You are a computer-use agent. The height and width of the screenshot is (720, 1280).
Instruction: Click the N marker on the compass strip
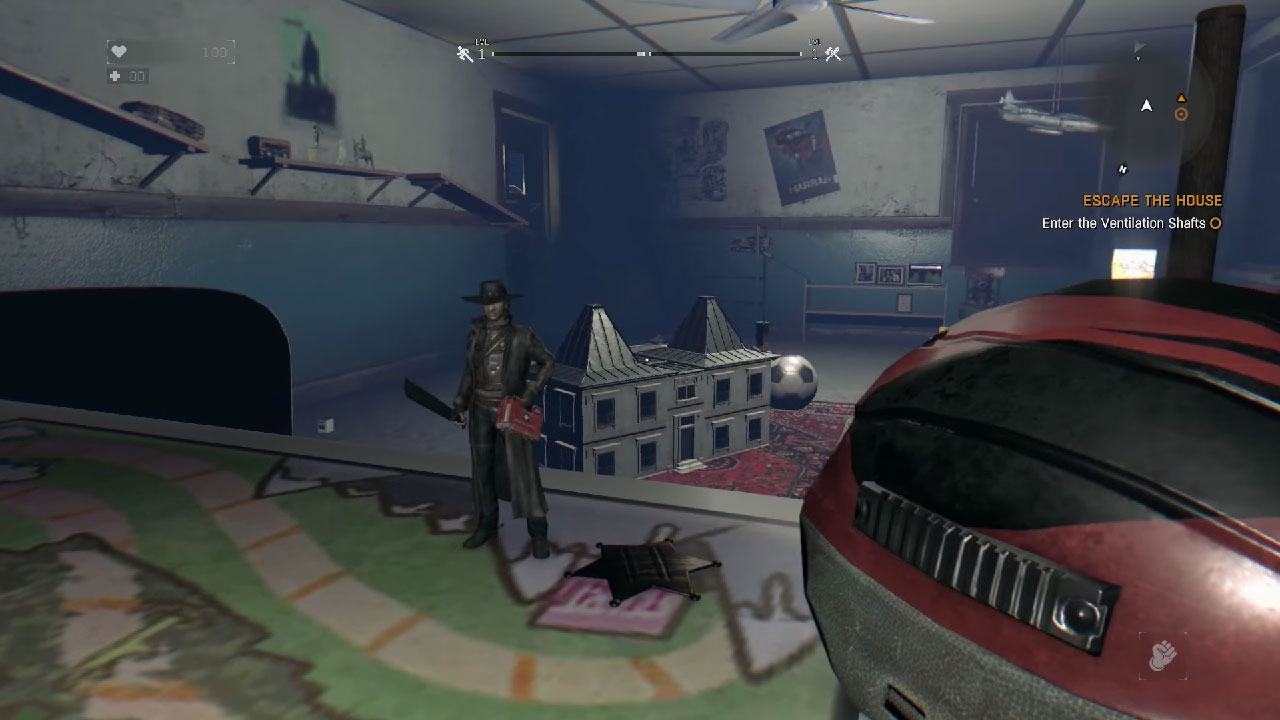click(x=1122, y=166)
